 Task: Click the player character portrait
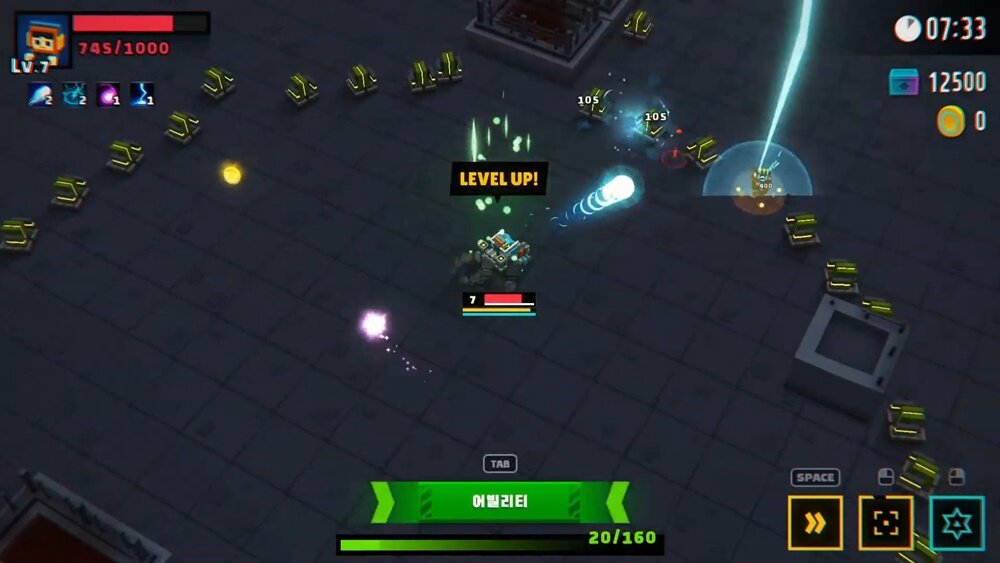(43, 38)
